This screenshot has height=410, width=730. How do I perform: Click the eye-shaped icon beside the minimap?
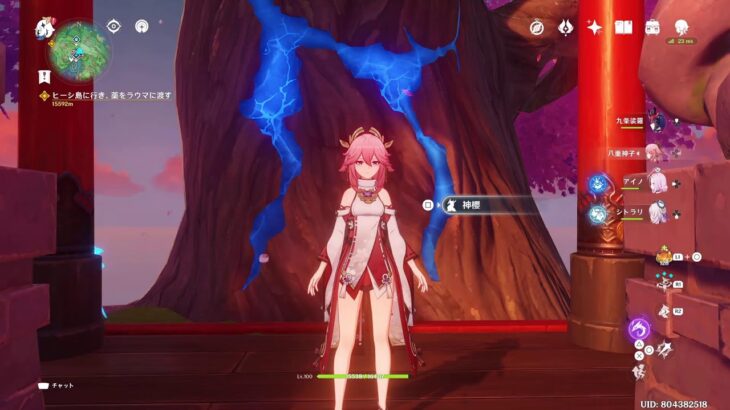click(113, 26)
